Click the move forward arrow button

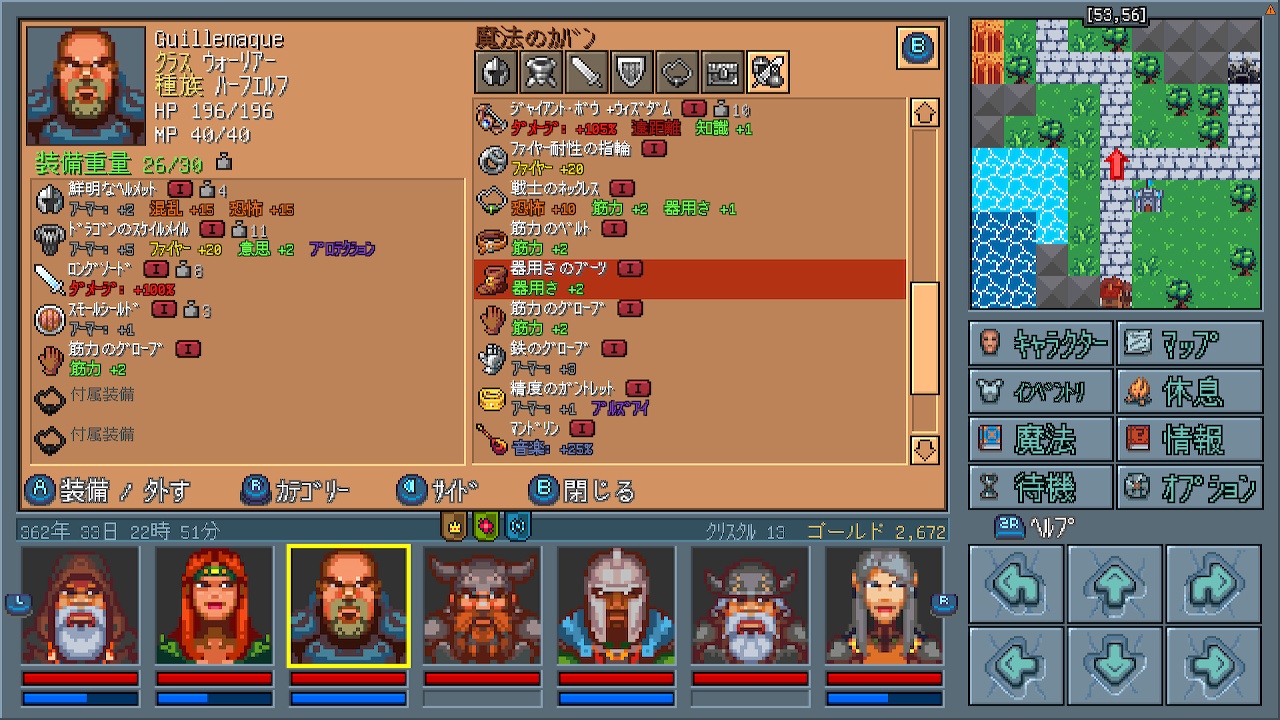click(x=1115, y=587)
